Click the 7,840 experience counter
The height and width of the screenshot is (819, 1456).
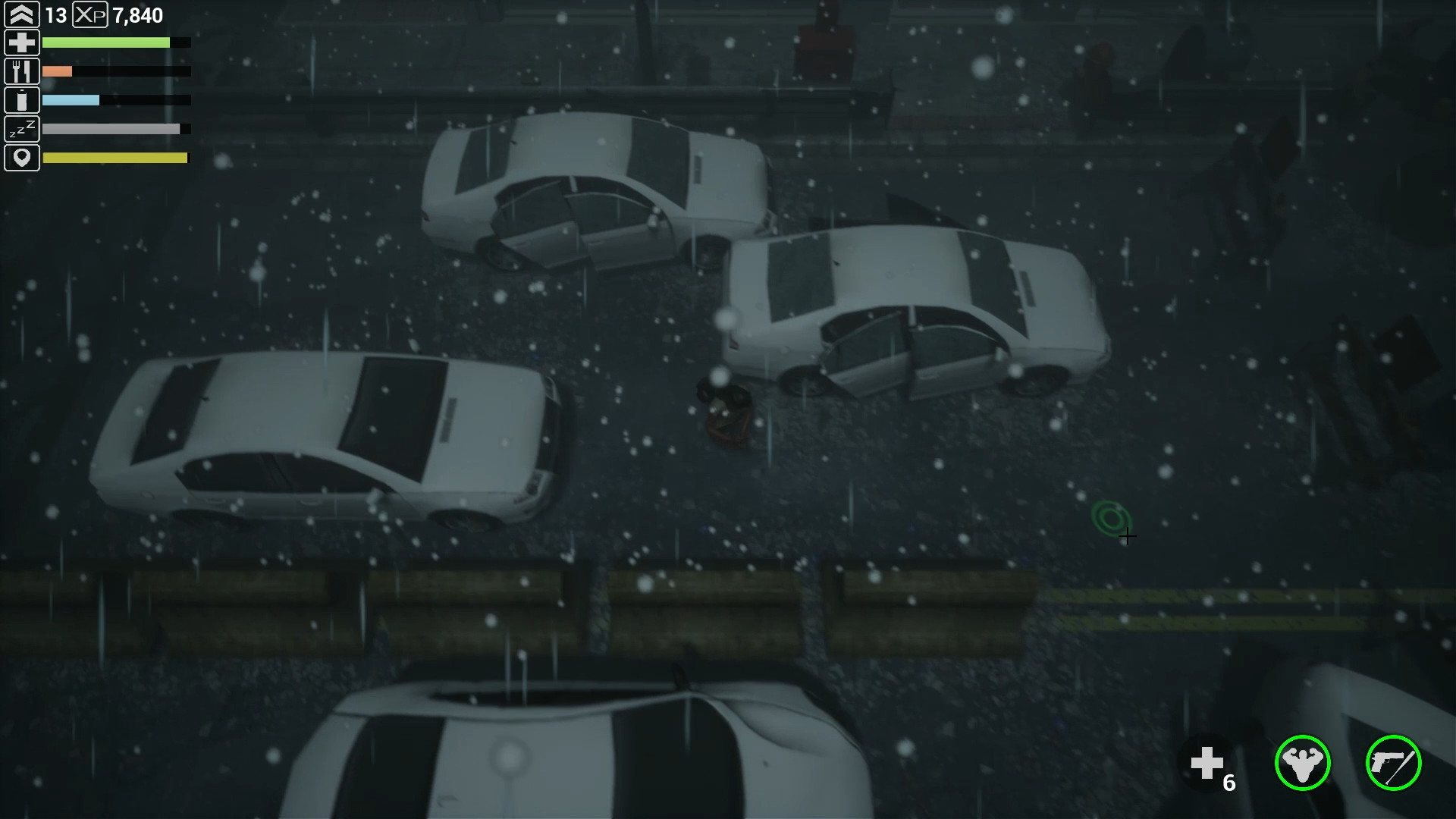click(136, 15)
